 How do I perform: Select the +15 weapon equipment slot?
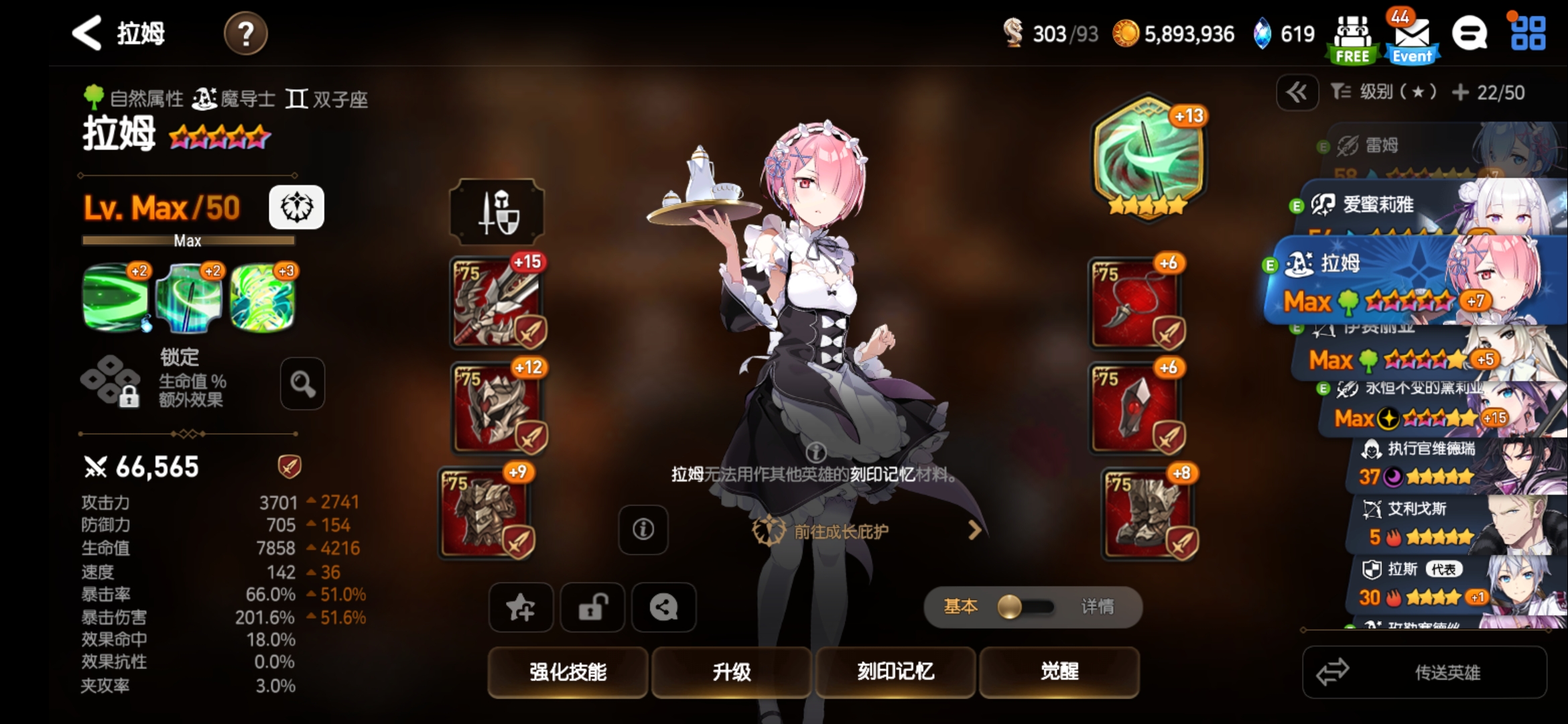coord(497,303)
